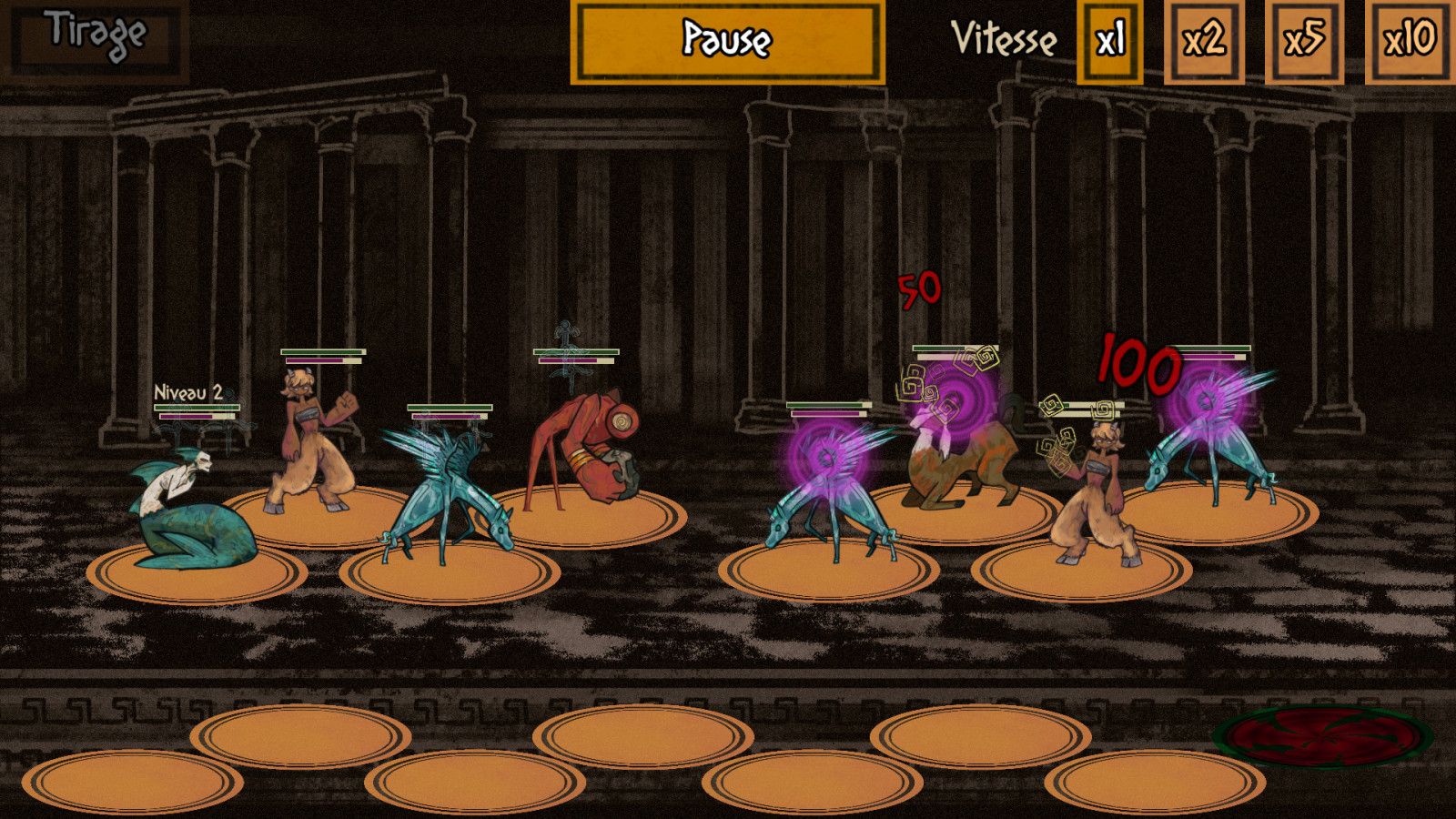Open the Tirage draw button
1456x819 pixels.
click(95, 40)
